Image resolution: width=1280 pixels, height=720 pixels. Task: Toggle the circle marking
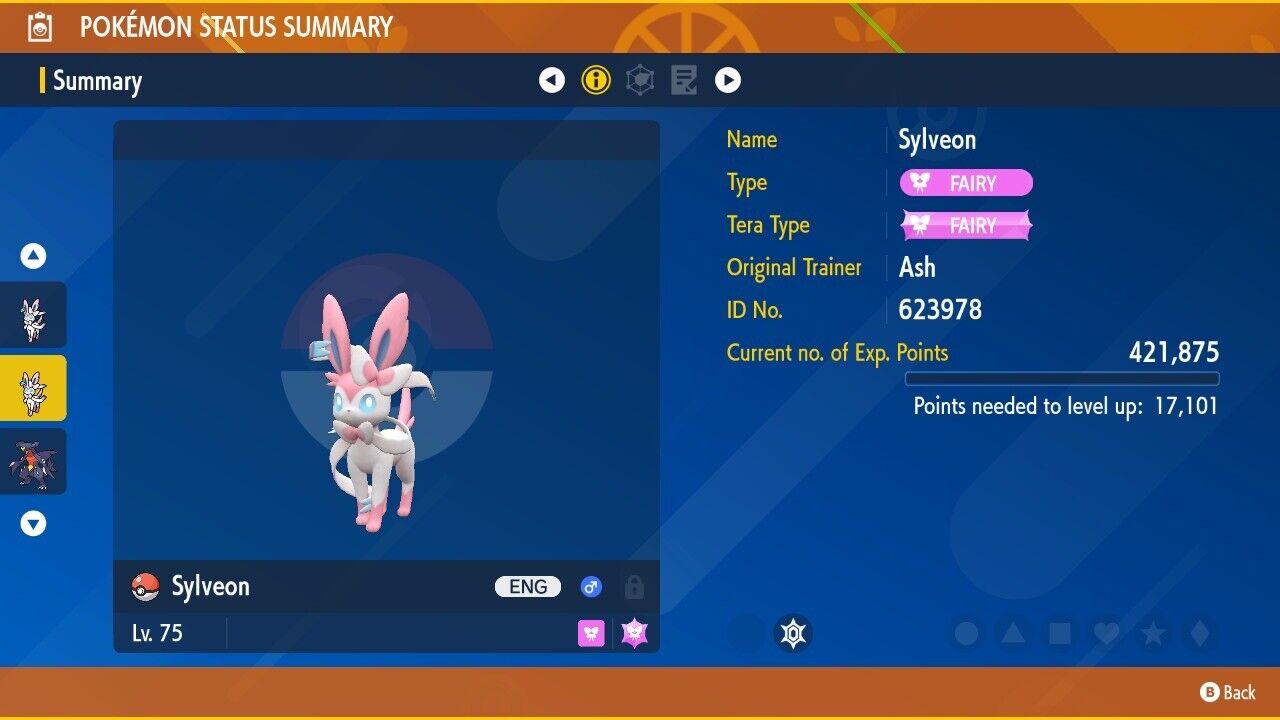(966, 633)
